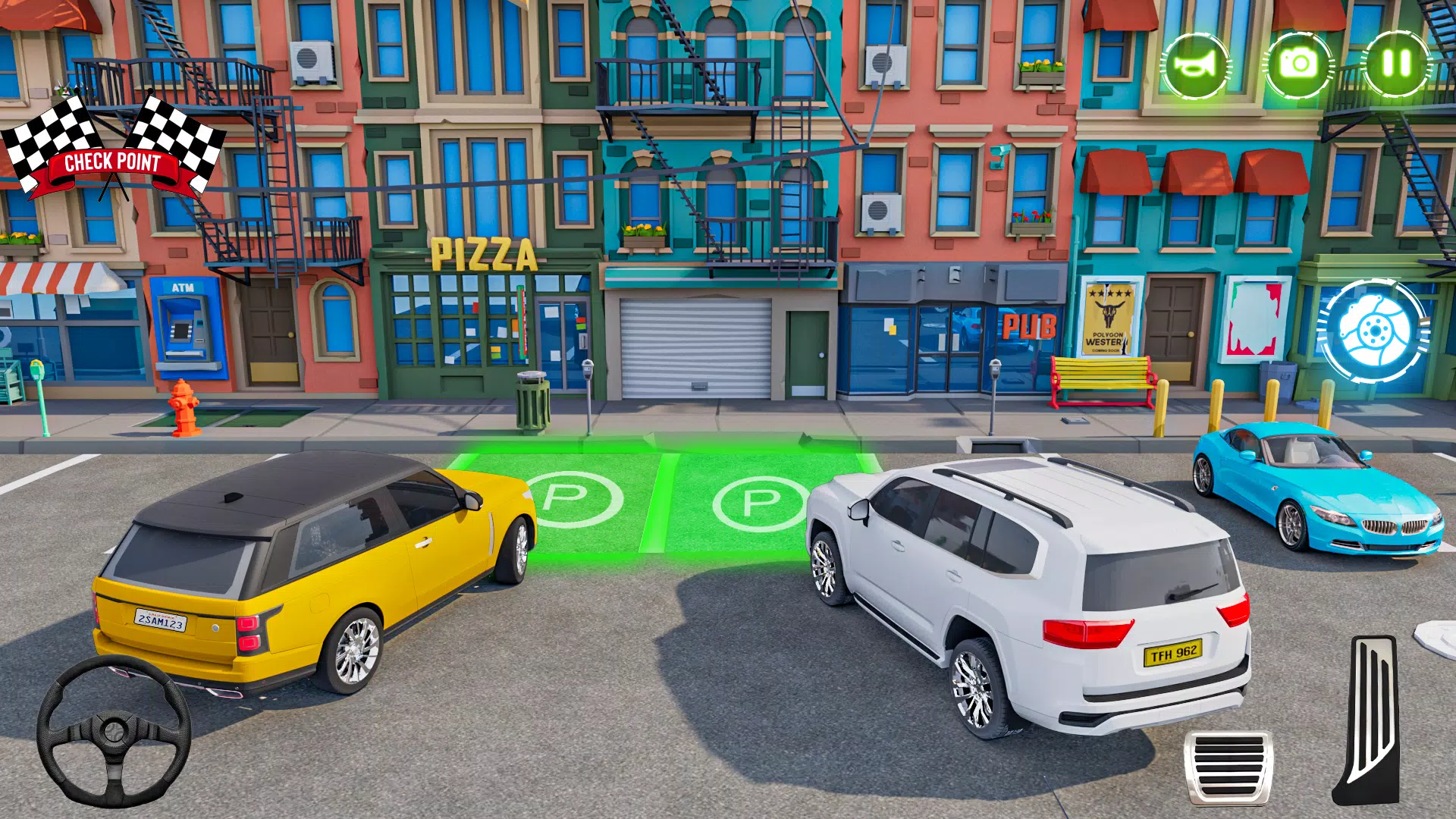Pause the game
This screenshot has width=1456, height=819.
[x=1396, y=64]
